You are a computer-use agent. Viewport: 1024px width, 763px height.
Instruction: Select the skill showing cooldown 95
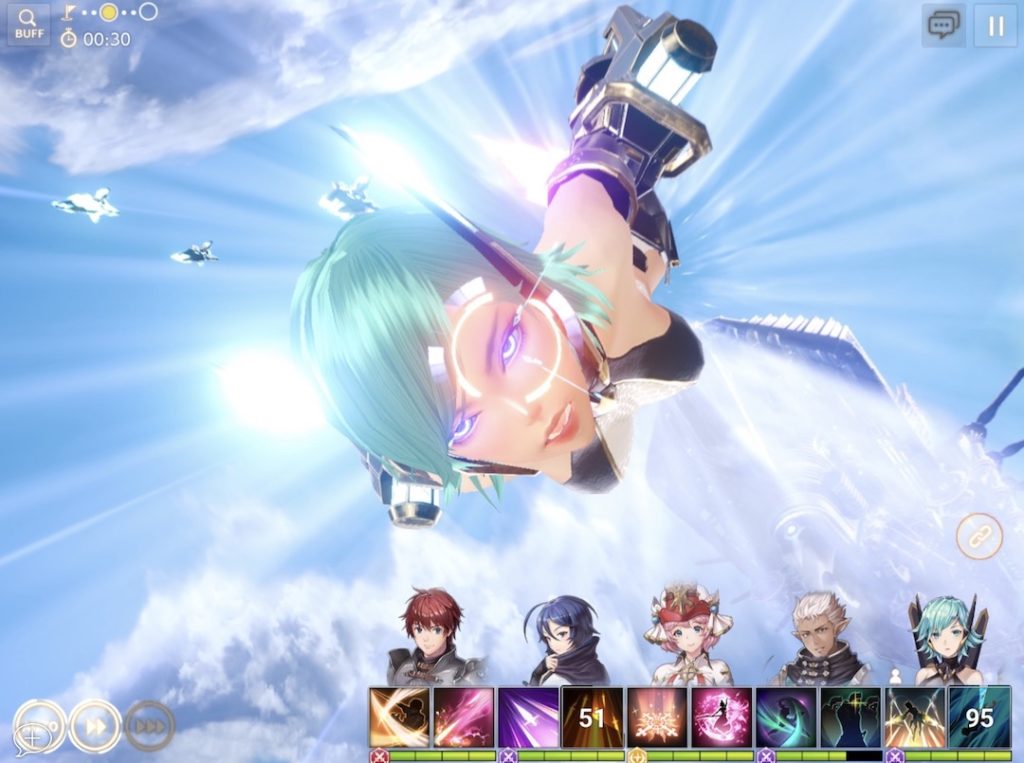[x=978, y=717]
